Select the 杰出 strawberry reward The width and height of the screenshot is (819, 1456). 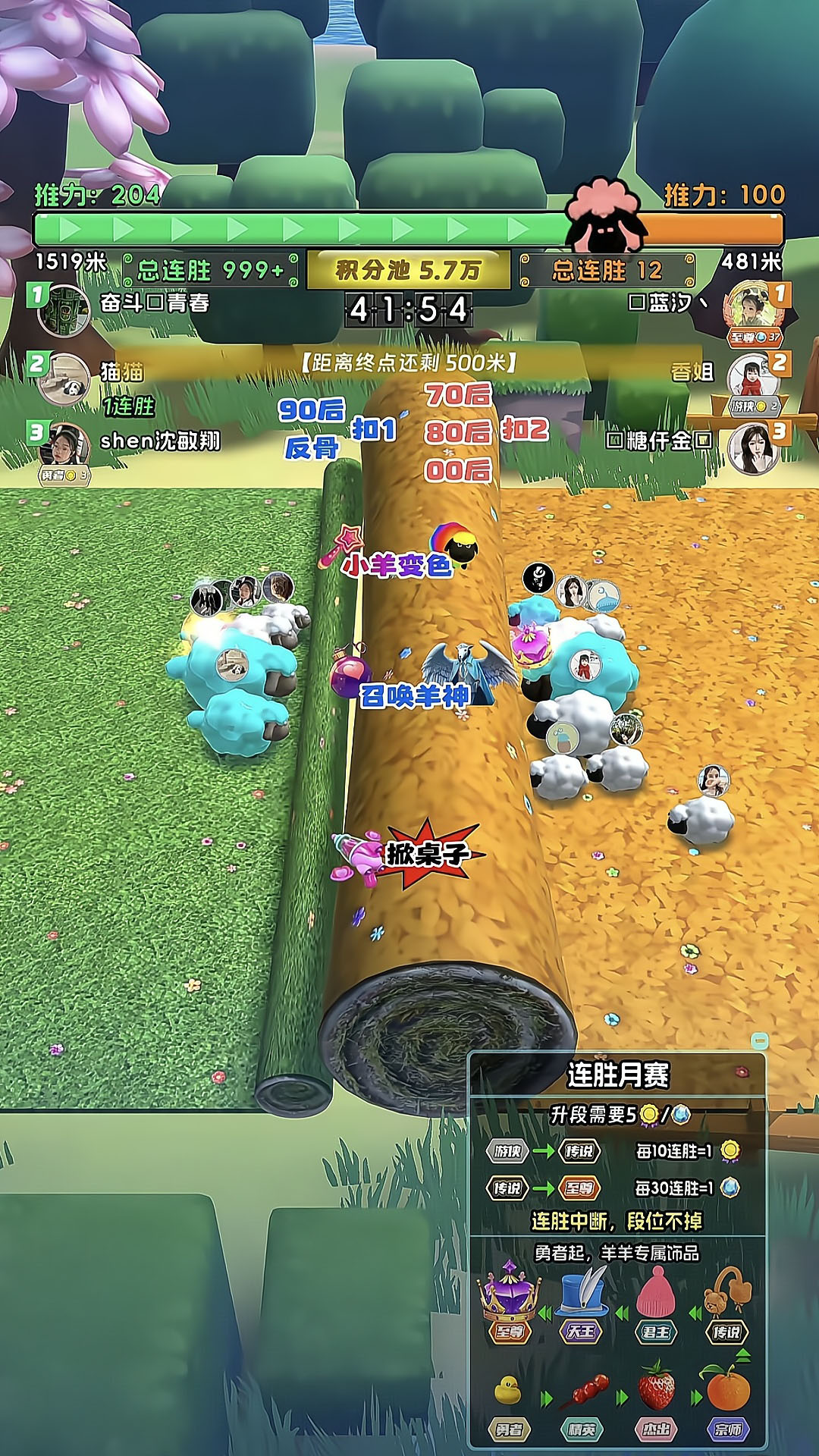[x=656, y=1387]
